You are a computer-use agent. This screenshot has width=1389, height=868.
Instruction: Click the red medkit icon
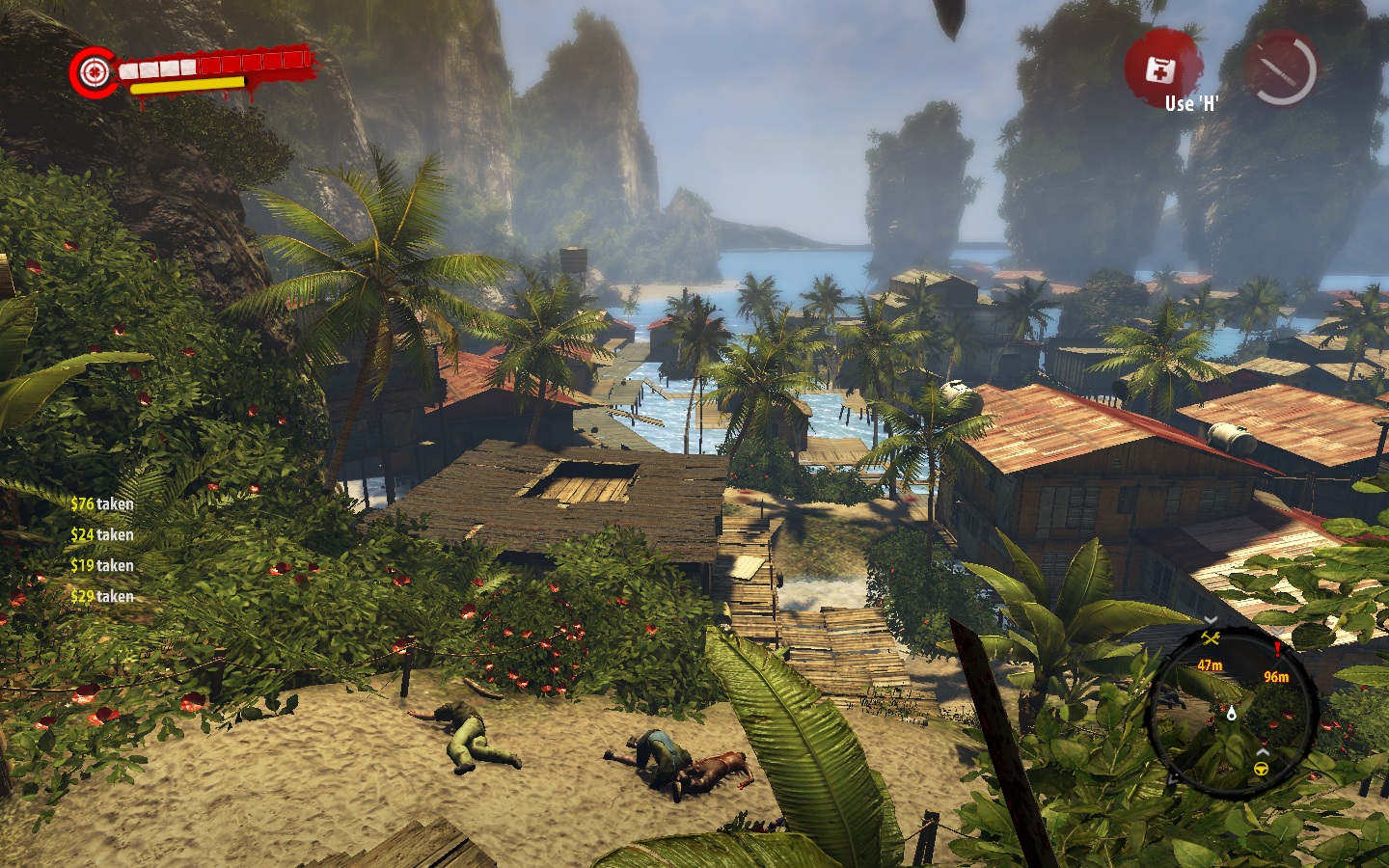(1160, 68)
